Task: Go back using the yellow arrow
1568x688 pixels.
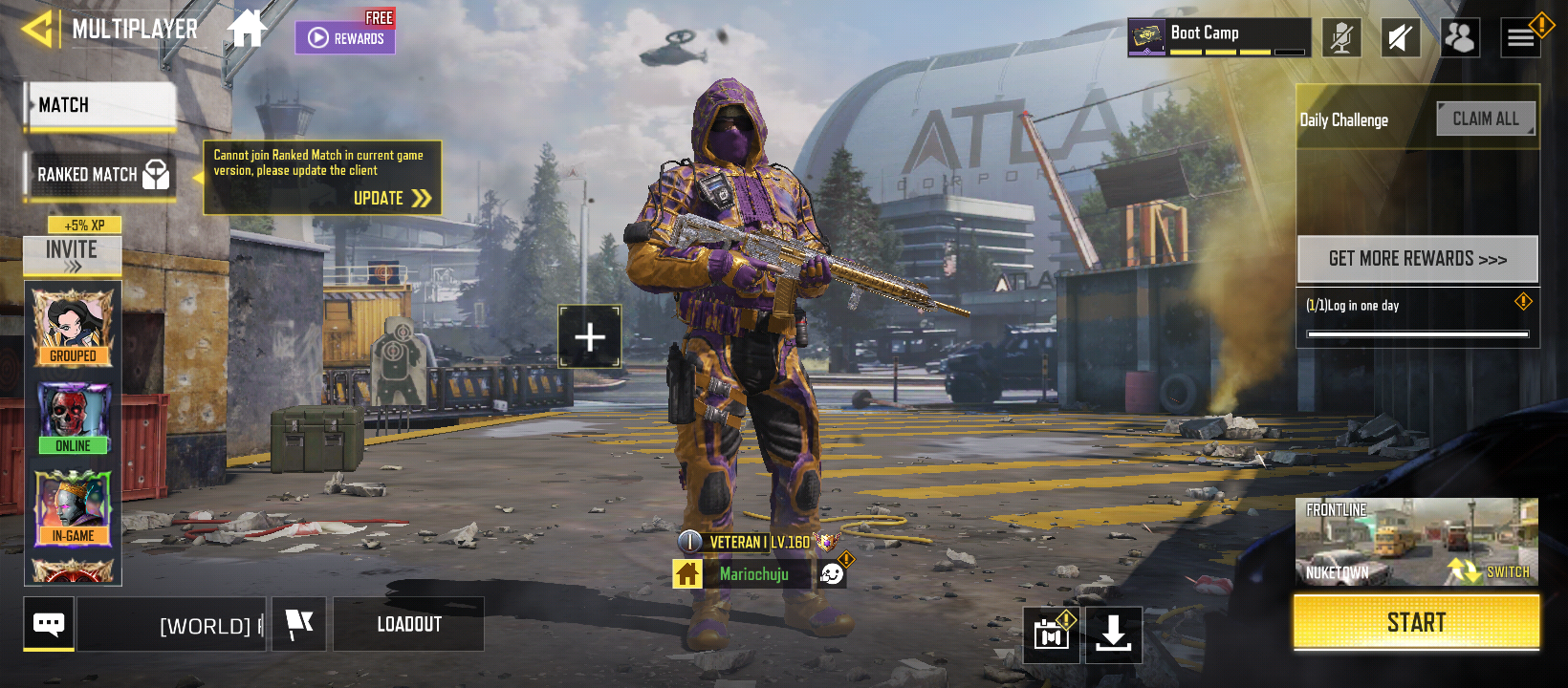Action: click(36, 29)
